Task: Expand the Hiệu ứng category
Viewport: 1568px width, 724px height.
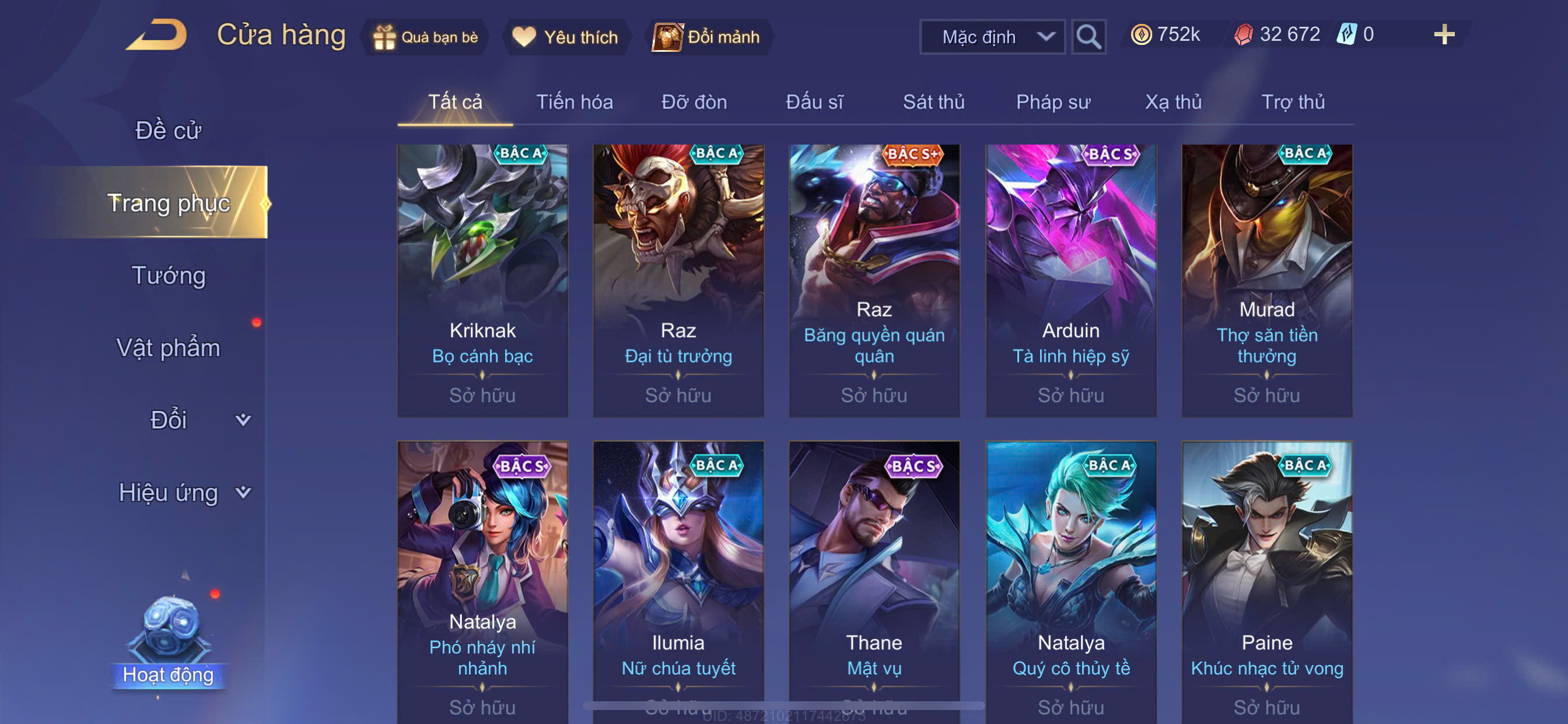Action: pos(183,492)
